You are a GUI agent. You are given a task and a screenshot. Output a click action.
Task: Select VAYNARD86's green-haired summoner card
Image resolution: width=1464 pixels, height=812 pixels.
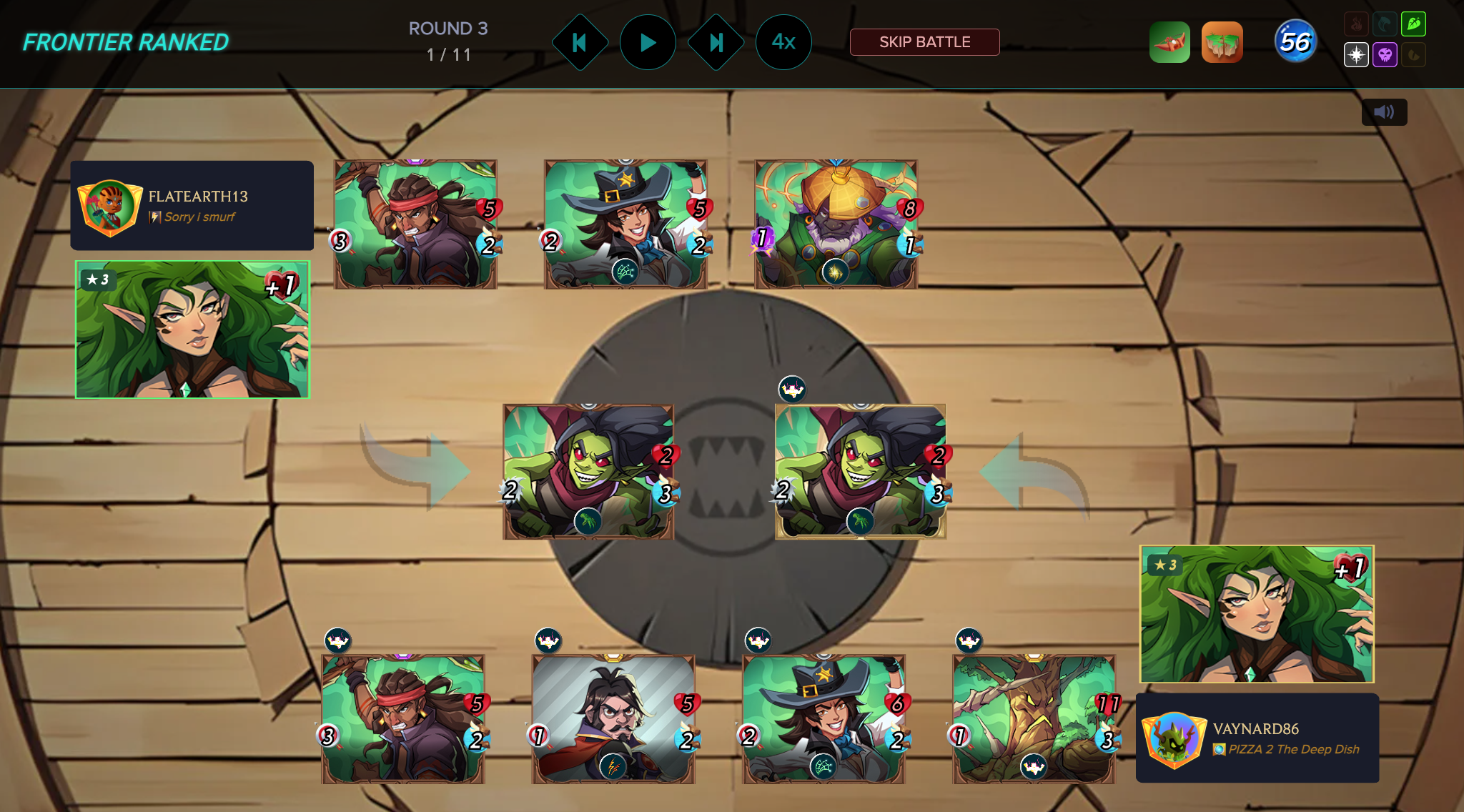pos(1257,614)
